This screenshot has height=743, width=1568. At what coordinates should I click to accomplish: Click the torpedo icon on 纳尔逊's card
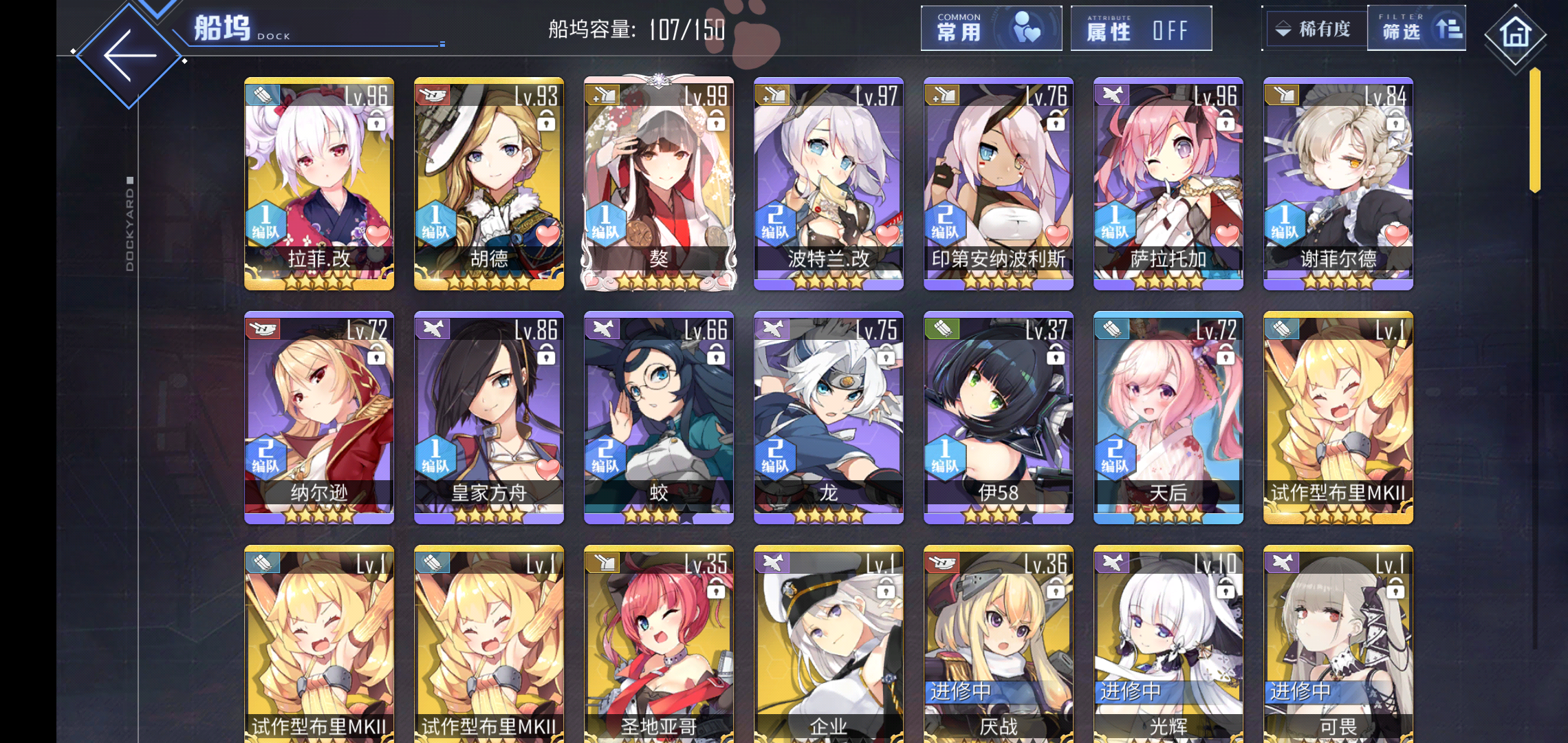(x=263, y=328)
